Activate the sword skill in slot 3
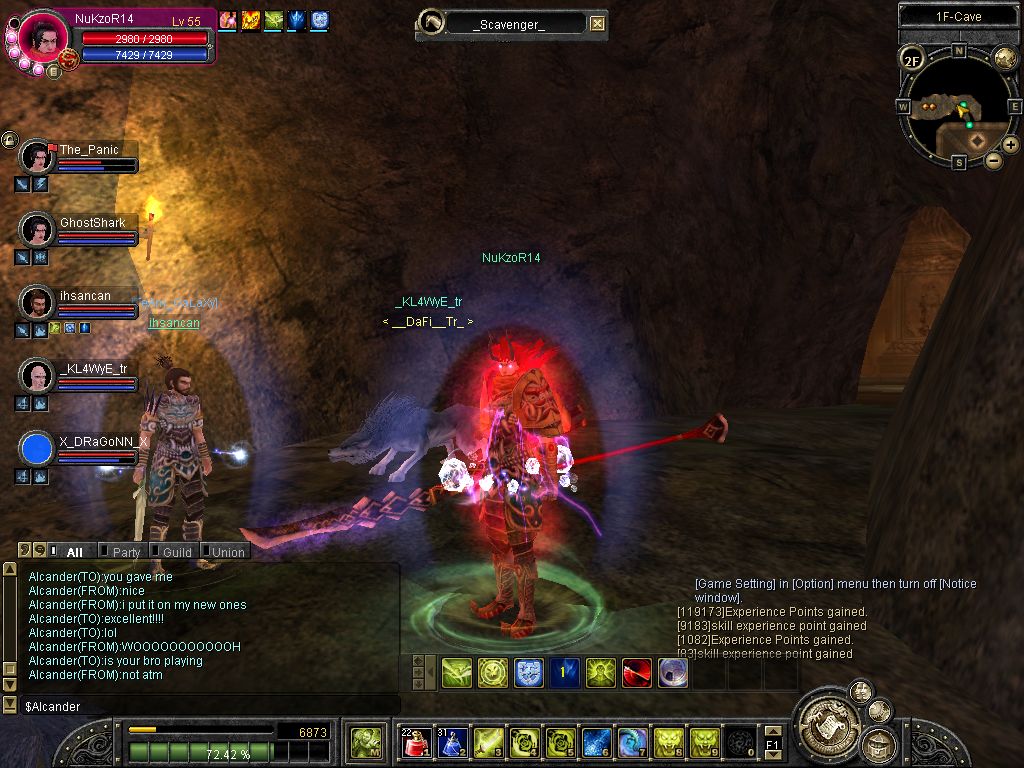The width and height of the screenshot is (1024, 768). pyautogui.click(x=488, y=742)
